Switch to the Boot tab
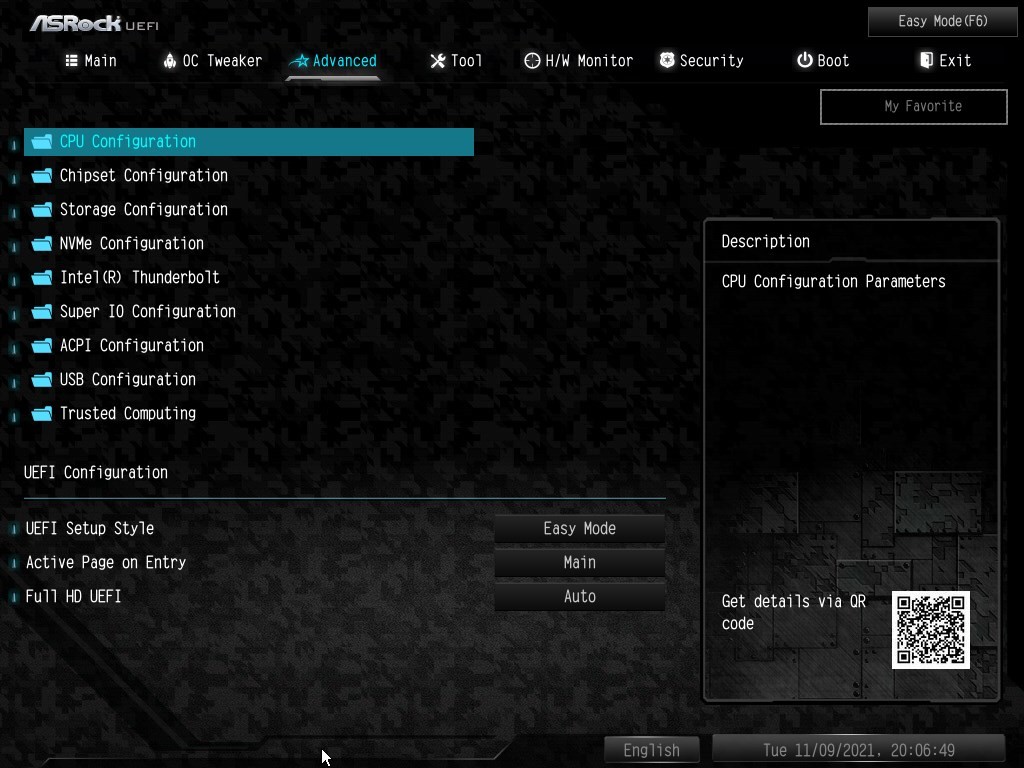 pyautogui.click(x=823, y=61)
